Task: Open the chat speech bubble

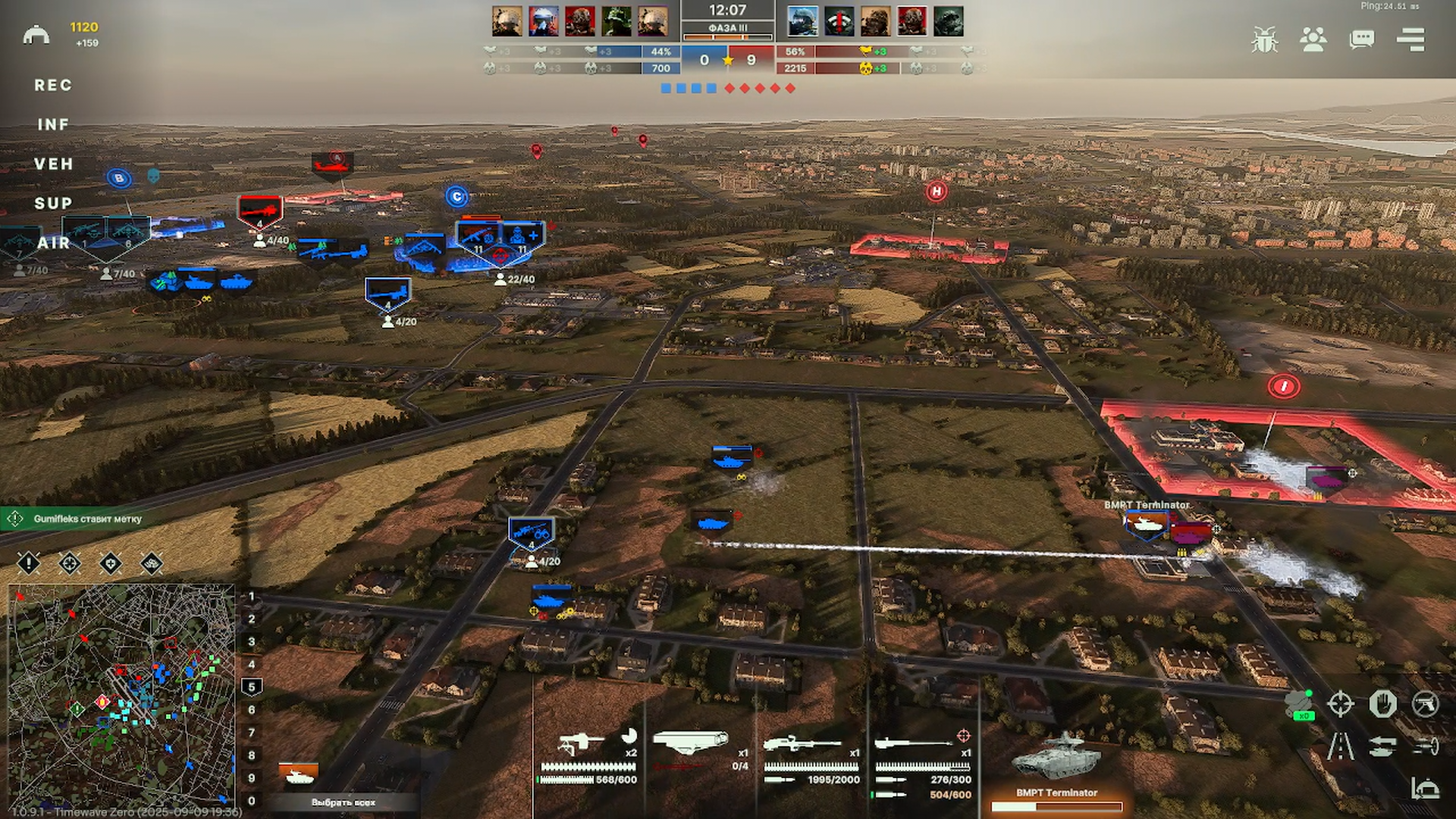Action: coord(1362,39)
